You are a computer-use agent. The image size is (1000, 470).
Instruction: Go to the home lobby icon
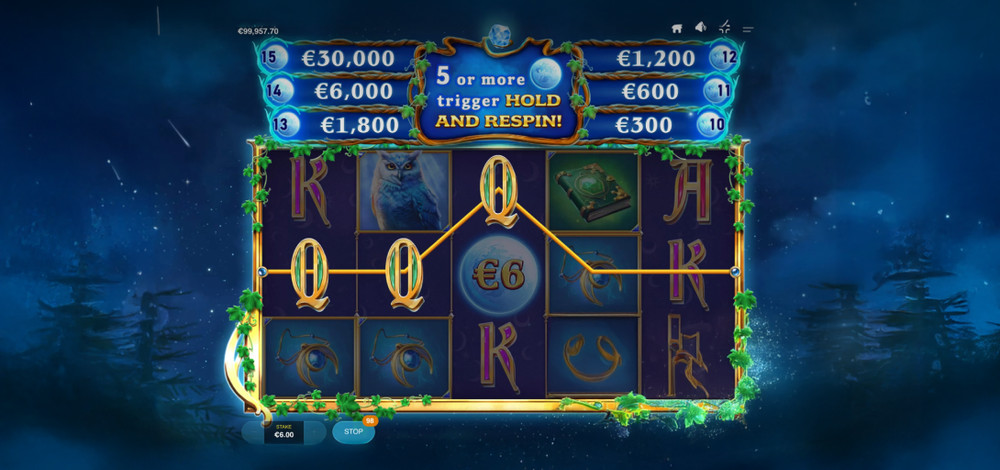[677, 28]
